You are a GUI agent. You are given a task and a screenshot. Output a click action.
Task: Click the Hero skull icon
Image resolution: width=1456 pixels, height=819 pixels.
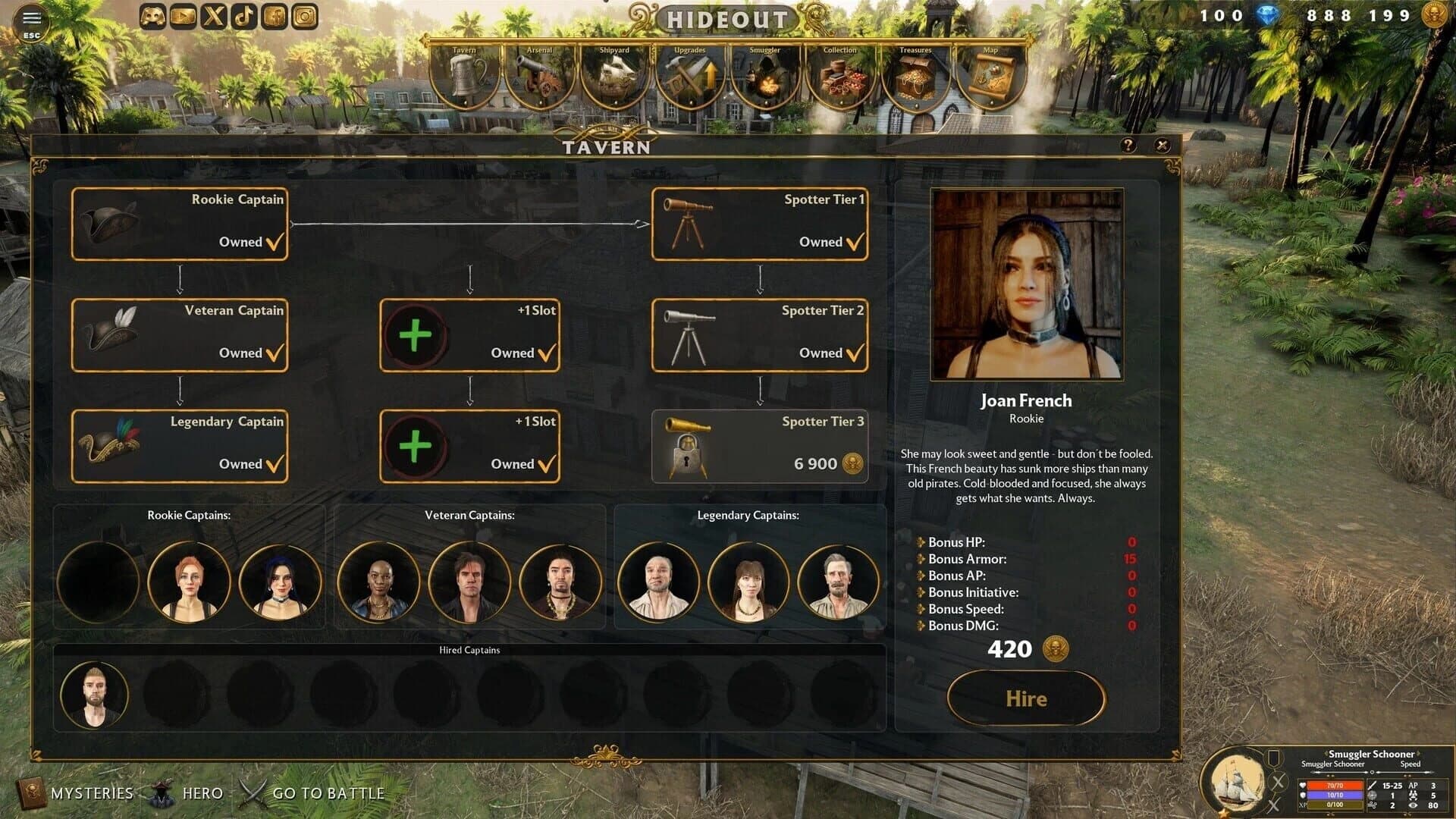(x=163, y=792)
